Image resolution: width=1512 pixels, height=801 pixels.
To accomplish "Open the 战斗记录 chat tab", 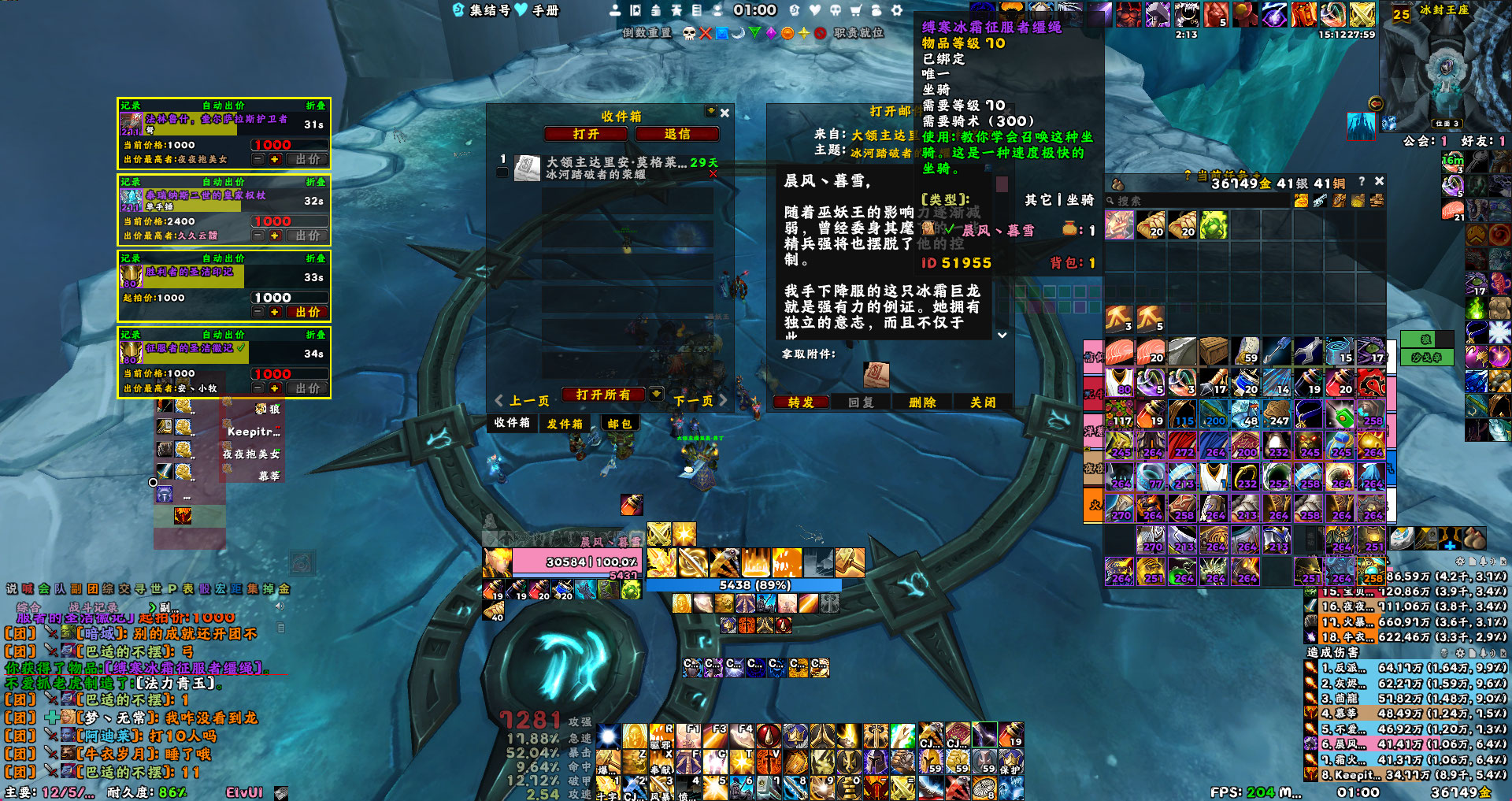I will coord(94,607).
